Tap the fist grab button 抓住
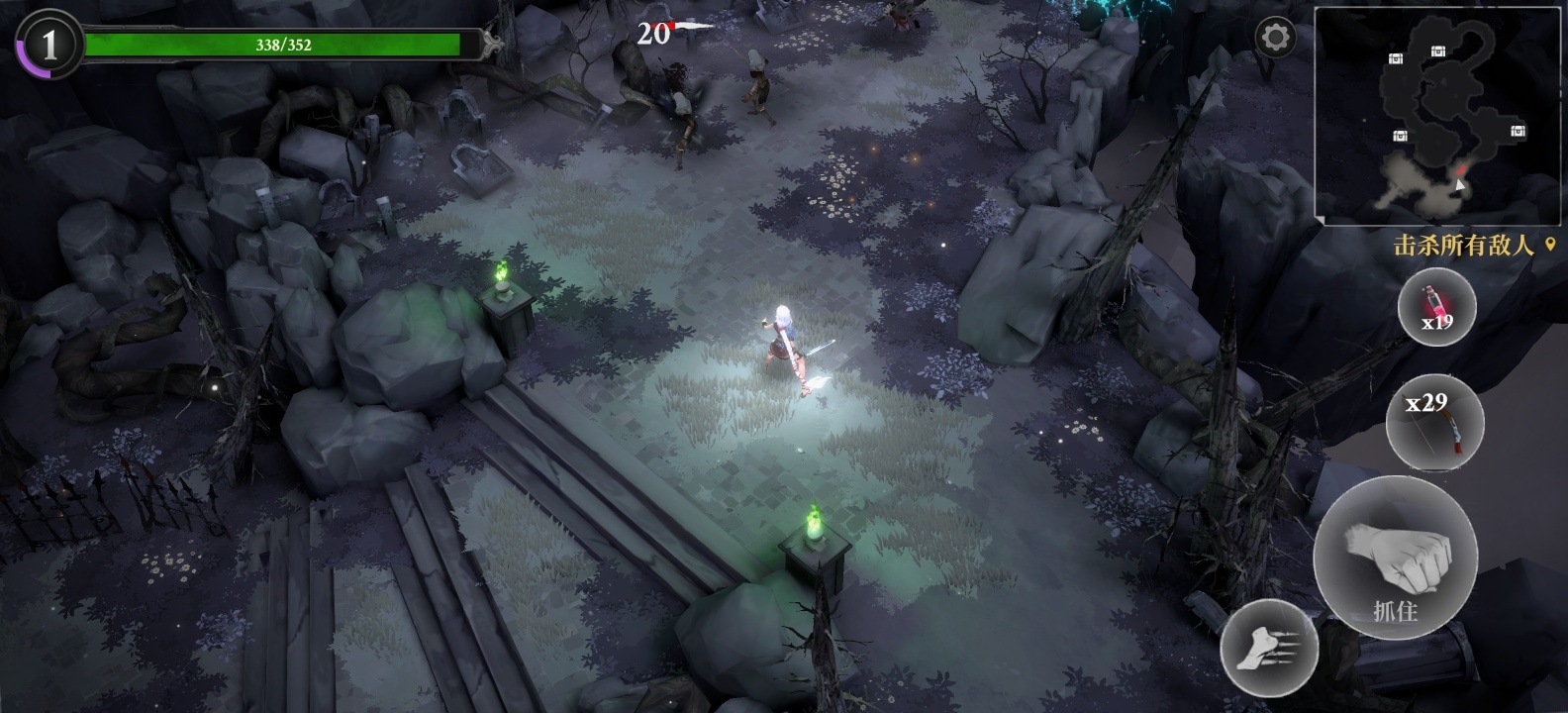1568x713 pixels. tap(1395, 557)
